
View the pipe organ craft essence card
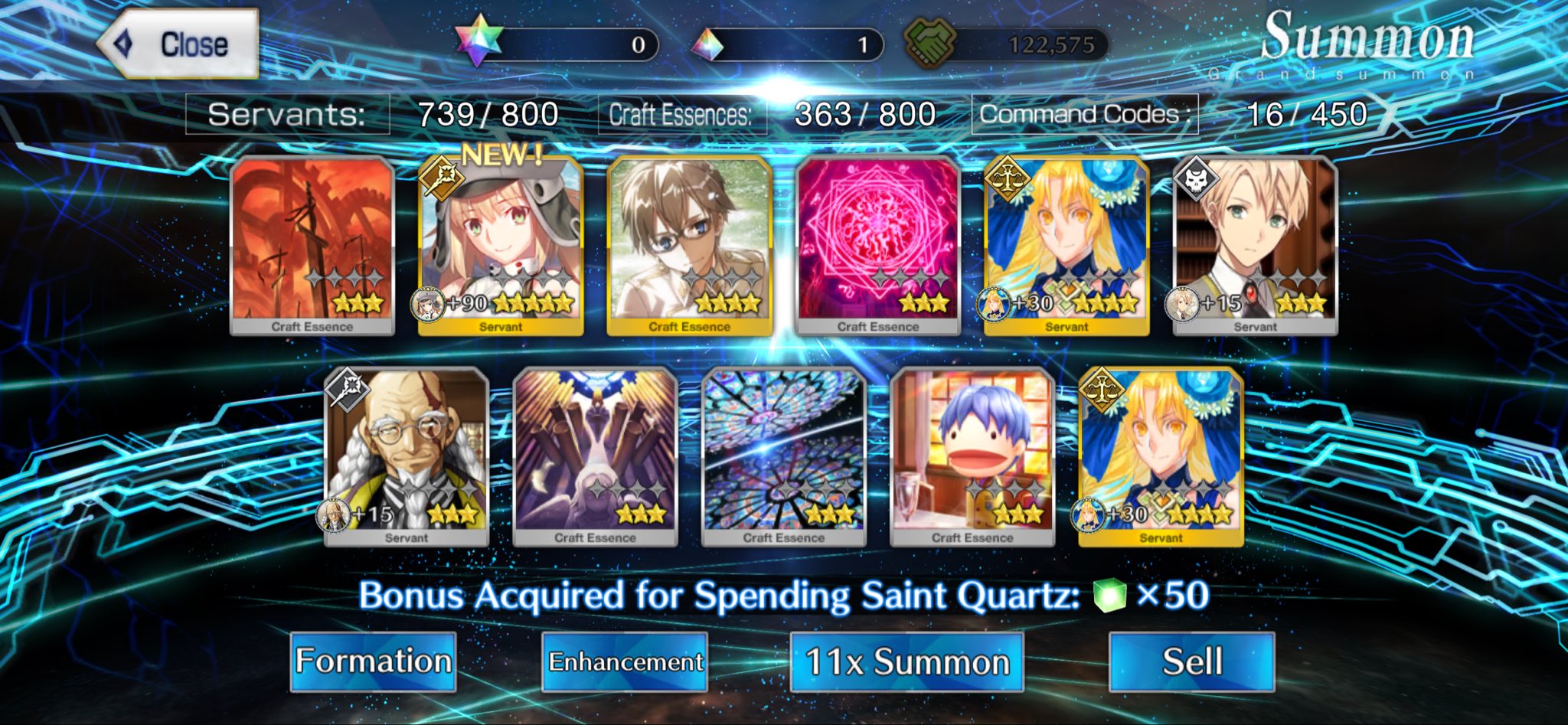point(595,456)
